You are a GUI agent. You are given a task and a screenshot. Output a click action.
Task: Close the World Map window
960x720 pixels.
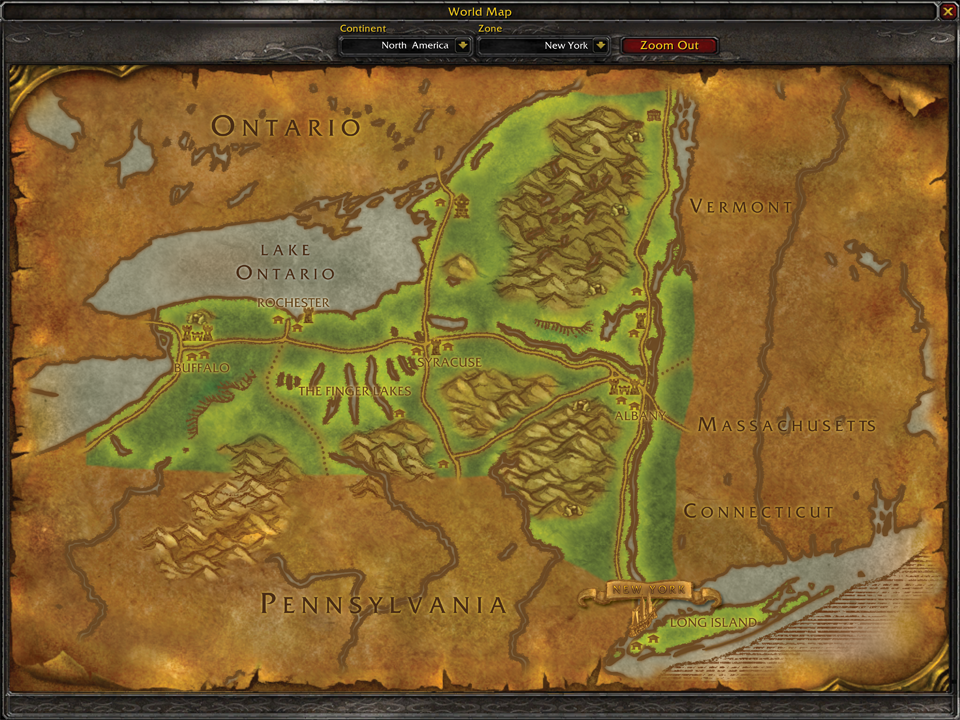(x=947, y=11)
